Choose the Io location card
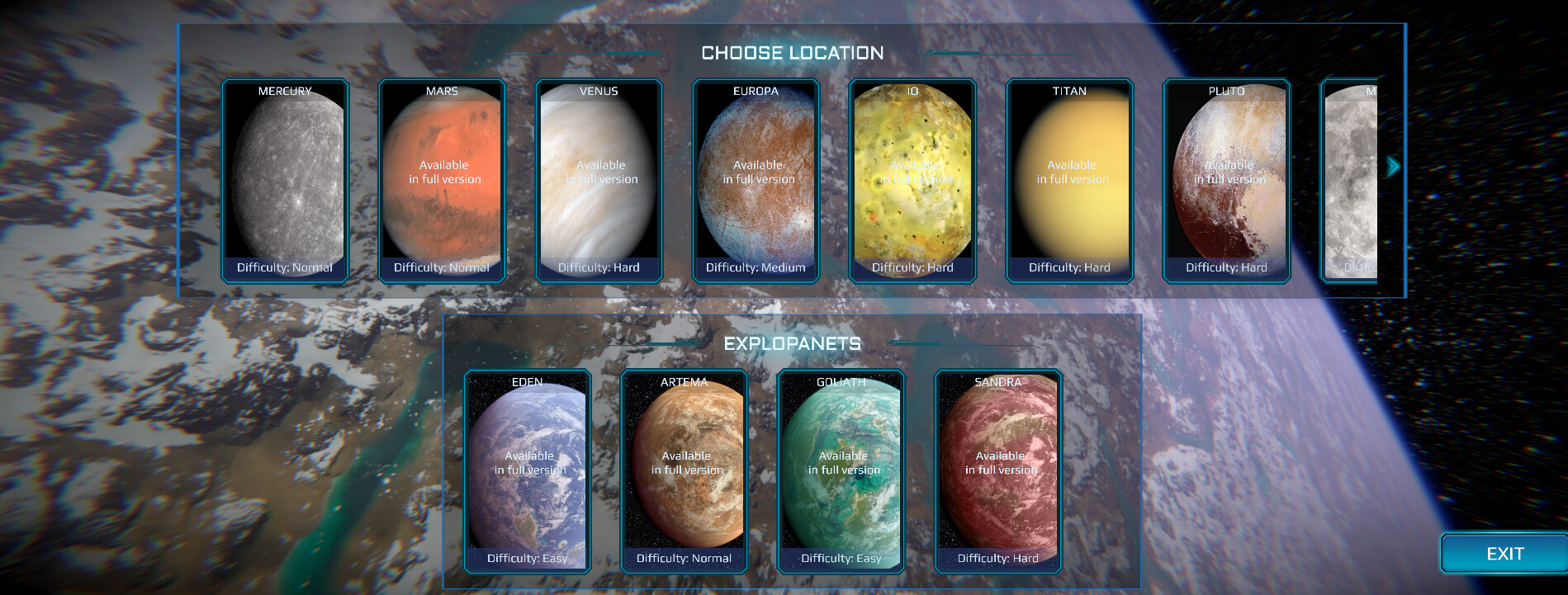 coord(912,181)
